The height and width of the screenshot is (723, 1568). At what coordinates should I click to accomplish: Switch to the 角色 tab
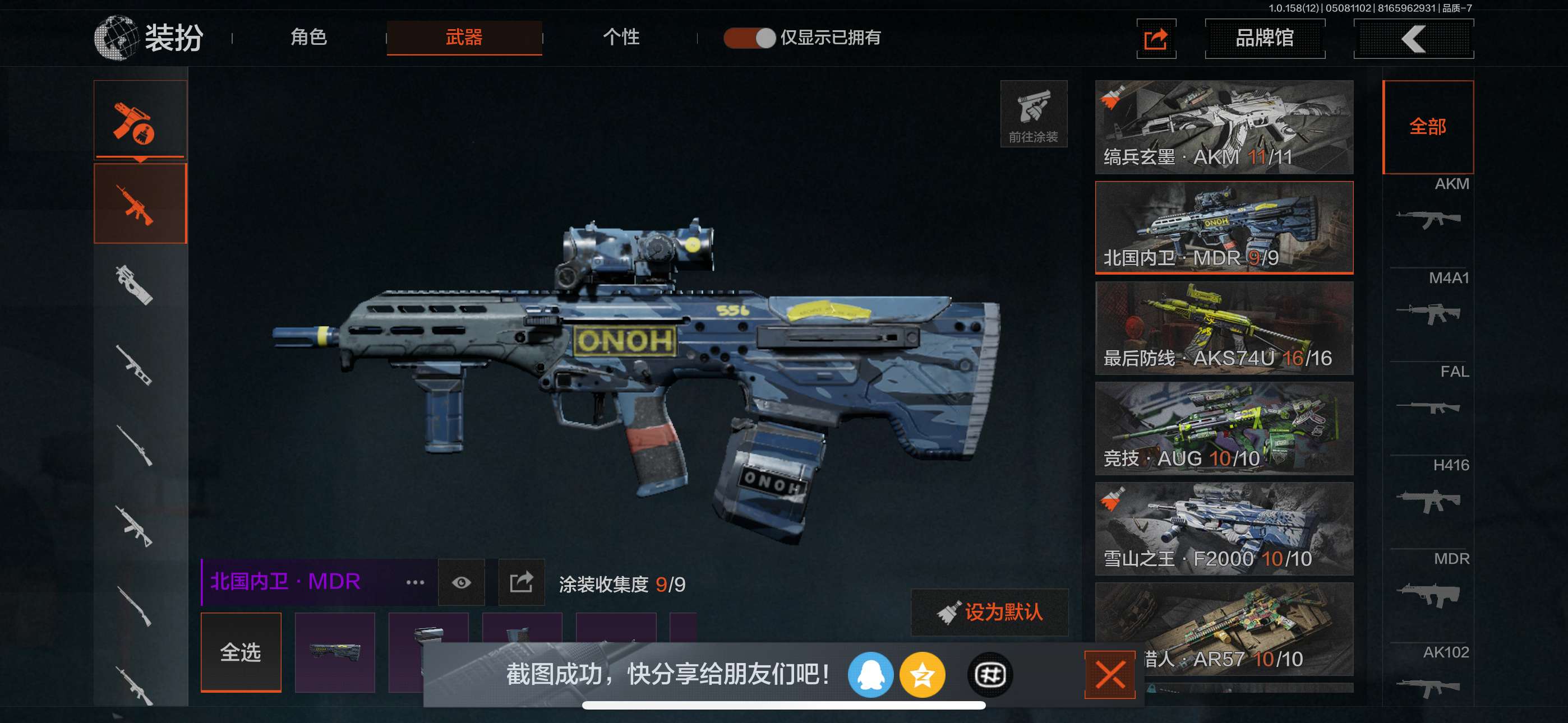pos(308,38)
